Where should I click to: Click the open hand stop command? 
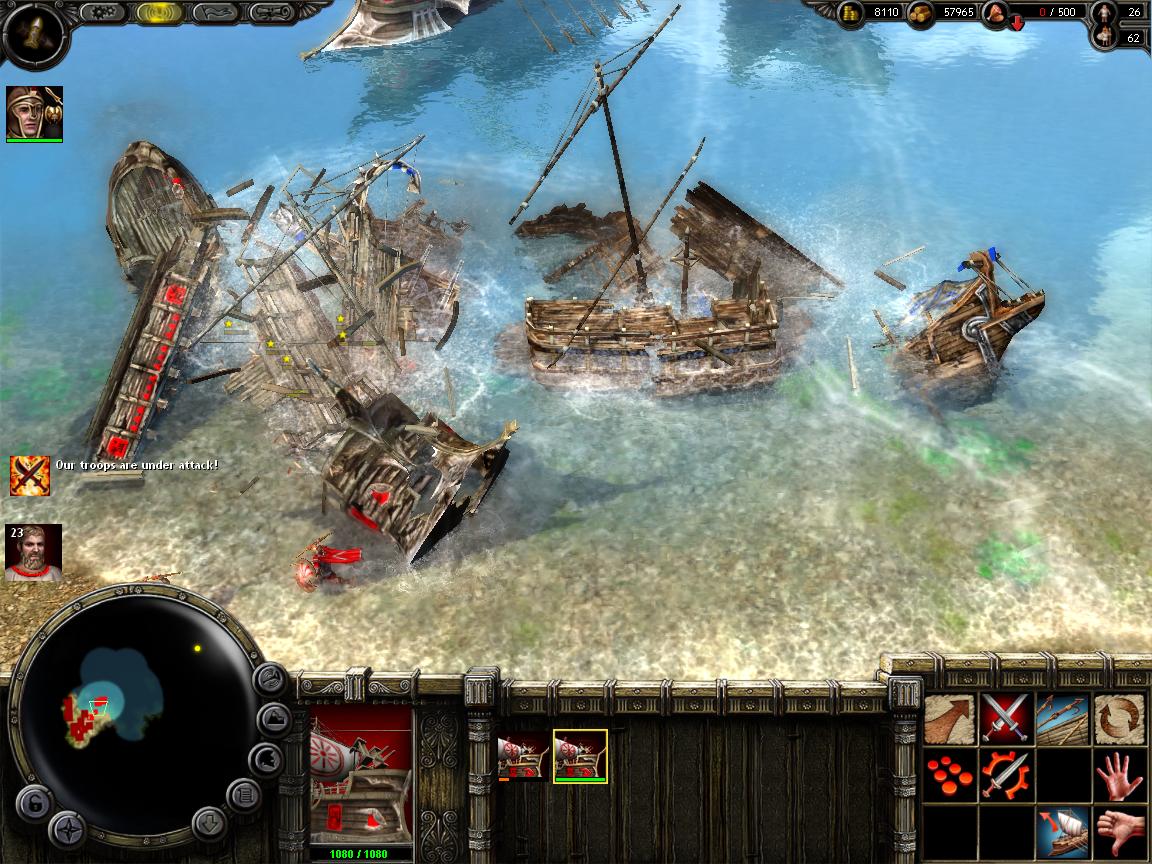tap(1119, 774)
